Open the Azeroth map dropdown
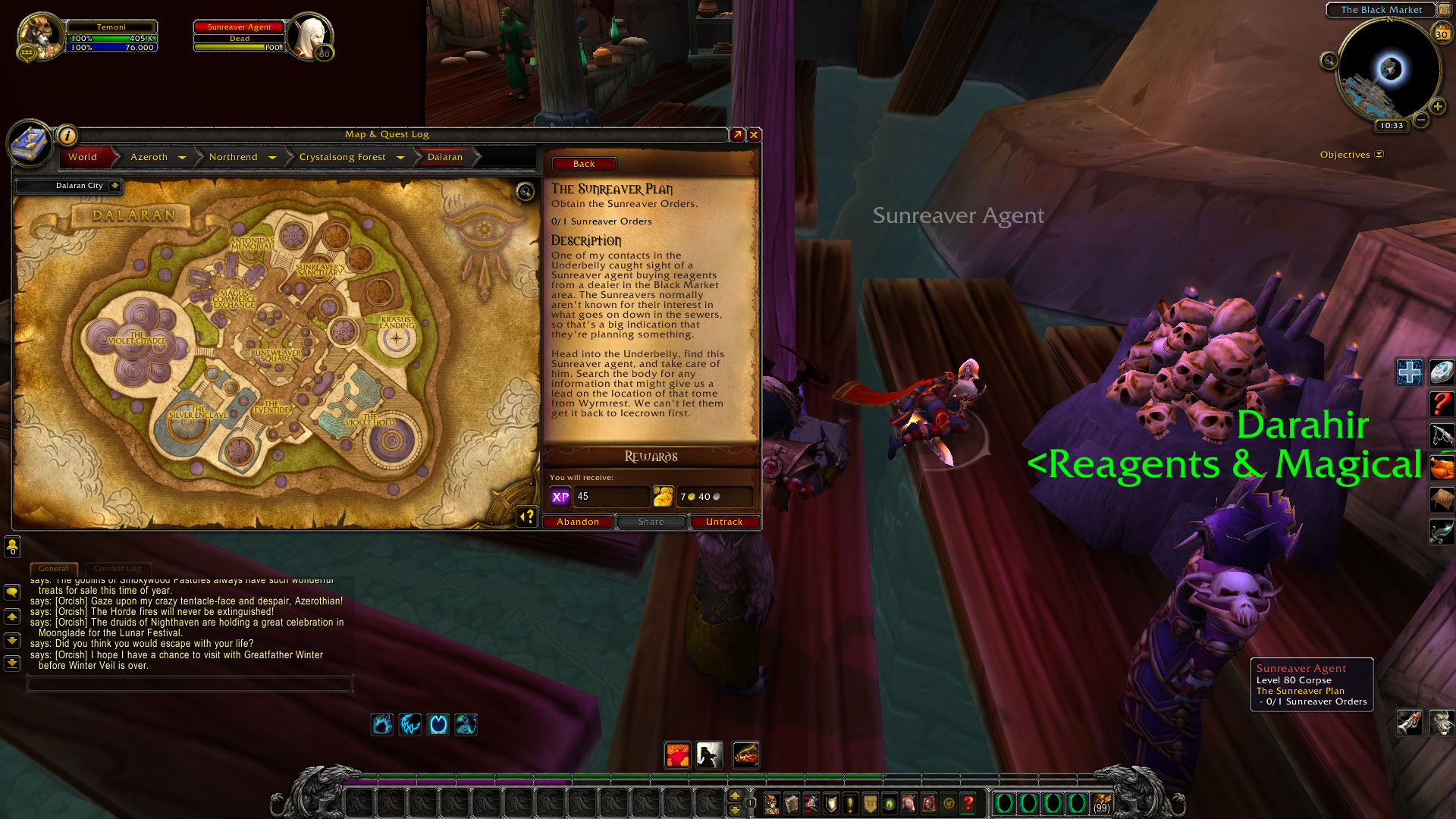Image resolution: width=1456 pixels, height=819 pixels. click(182, 158)
